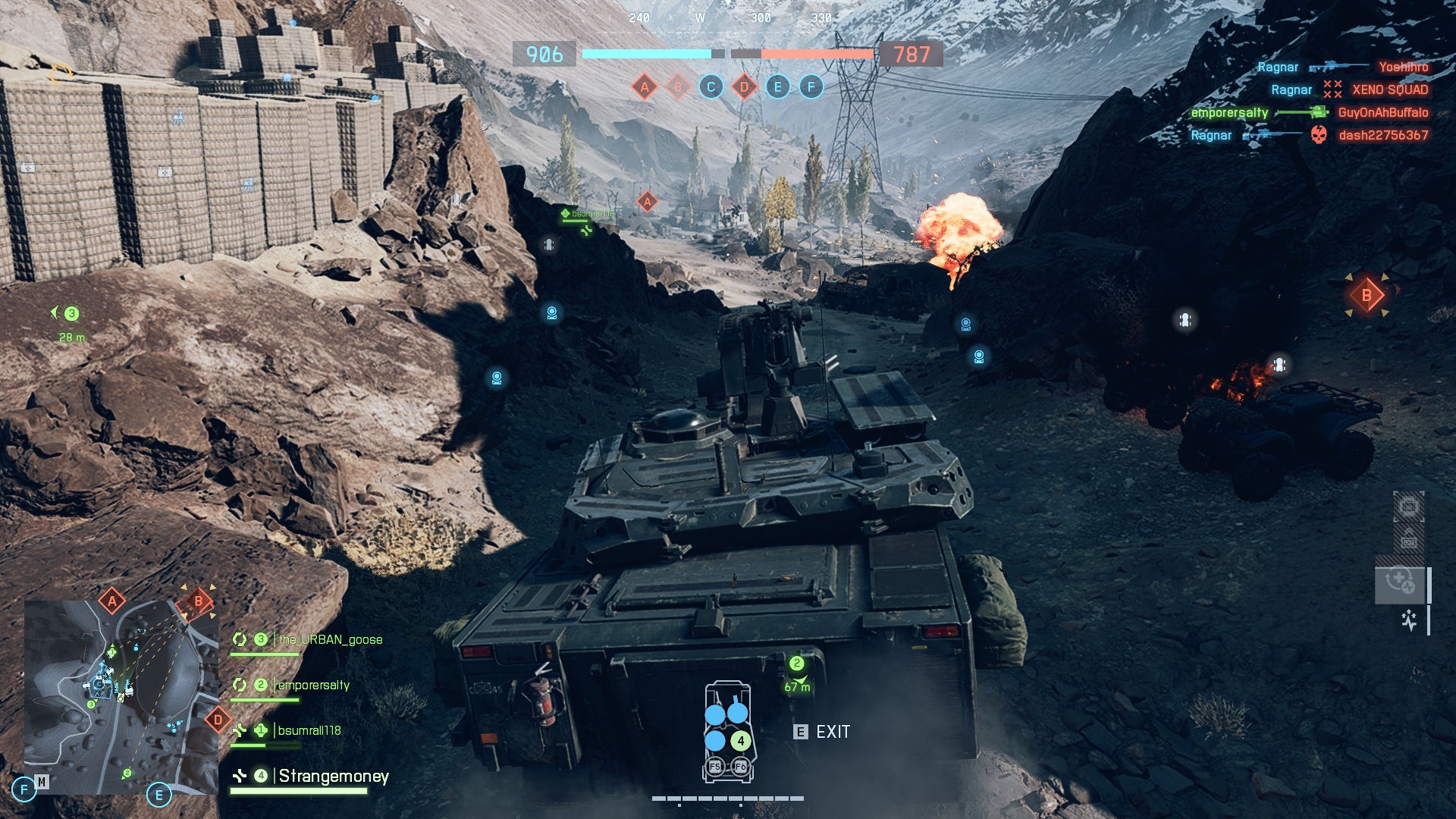Select squad member the_URBAN_goose
The image size is (1456, 819).
tap(330, 640)
